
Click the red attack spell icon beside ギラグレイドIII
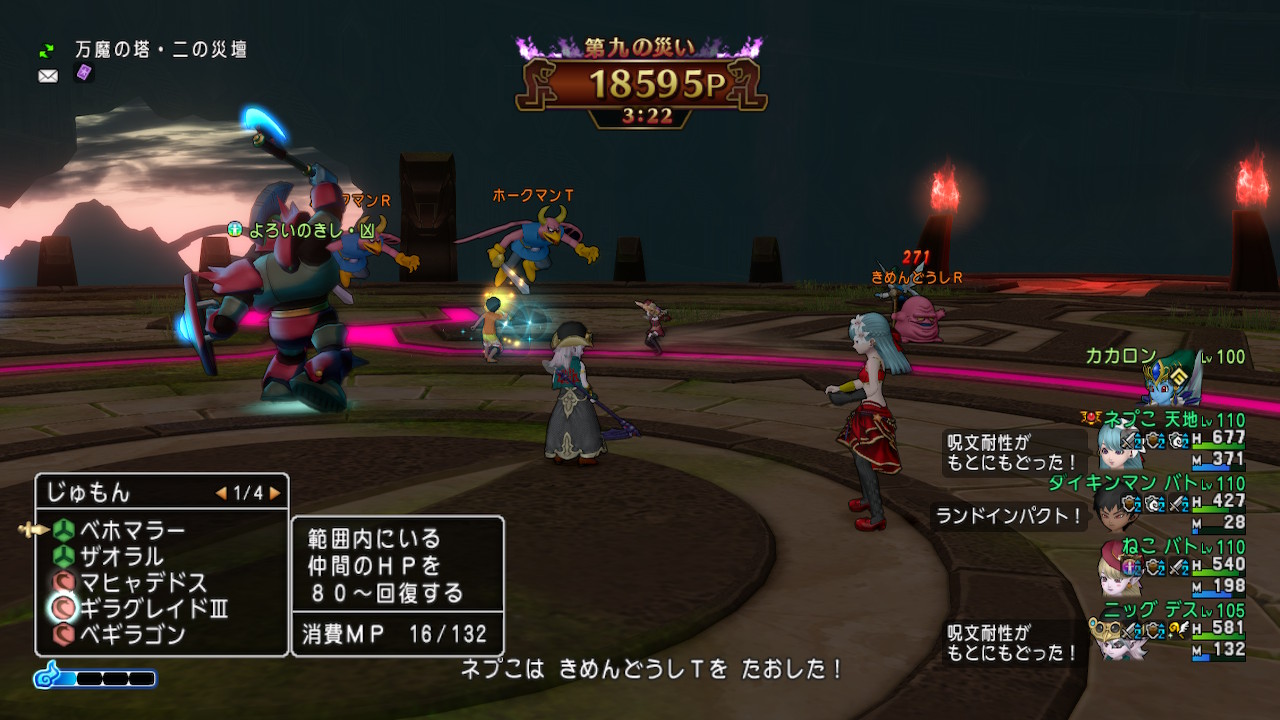62,606
